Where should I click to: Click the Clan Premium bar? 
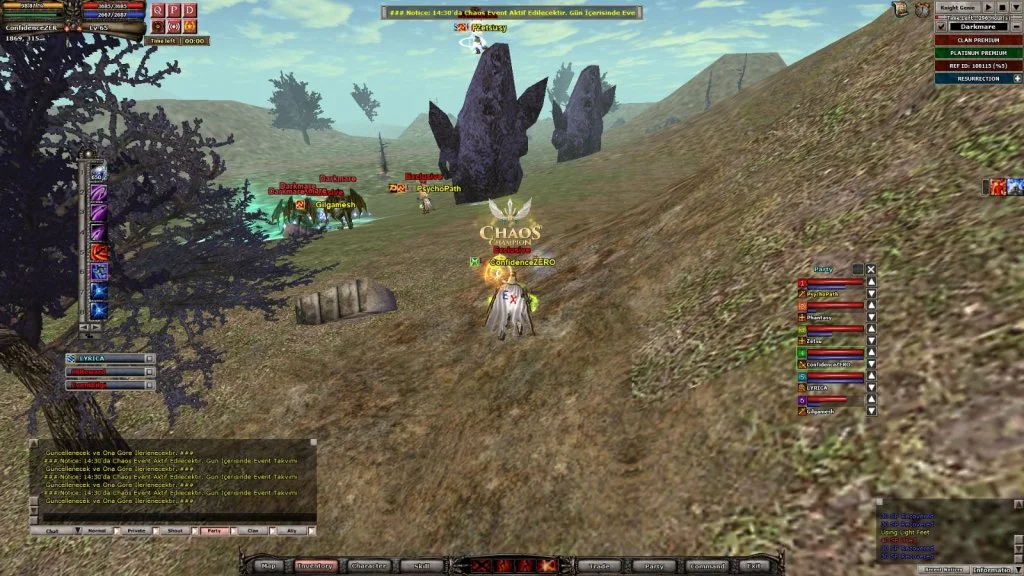[978, 40]
